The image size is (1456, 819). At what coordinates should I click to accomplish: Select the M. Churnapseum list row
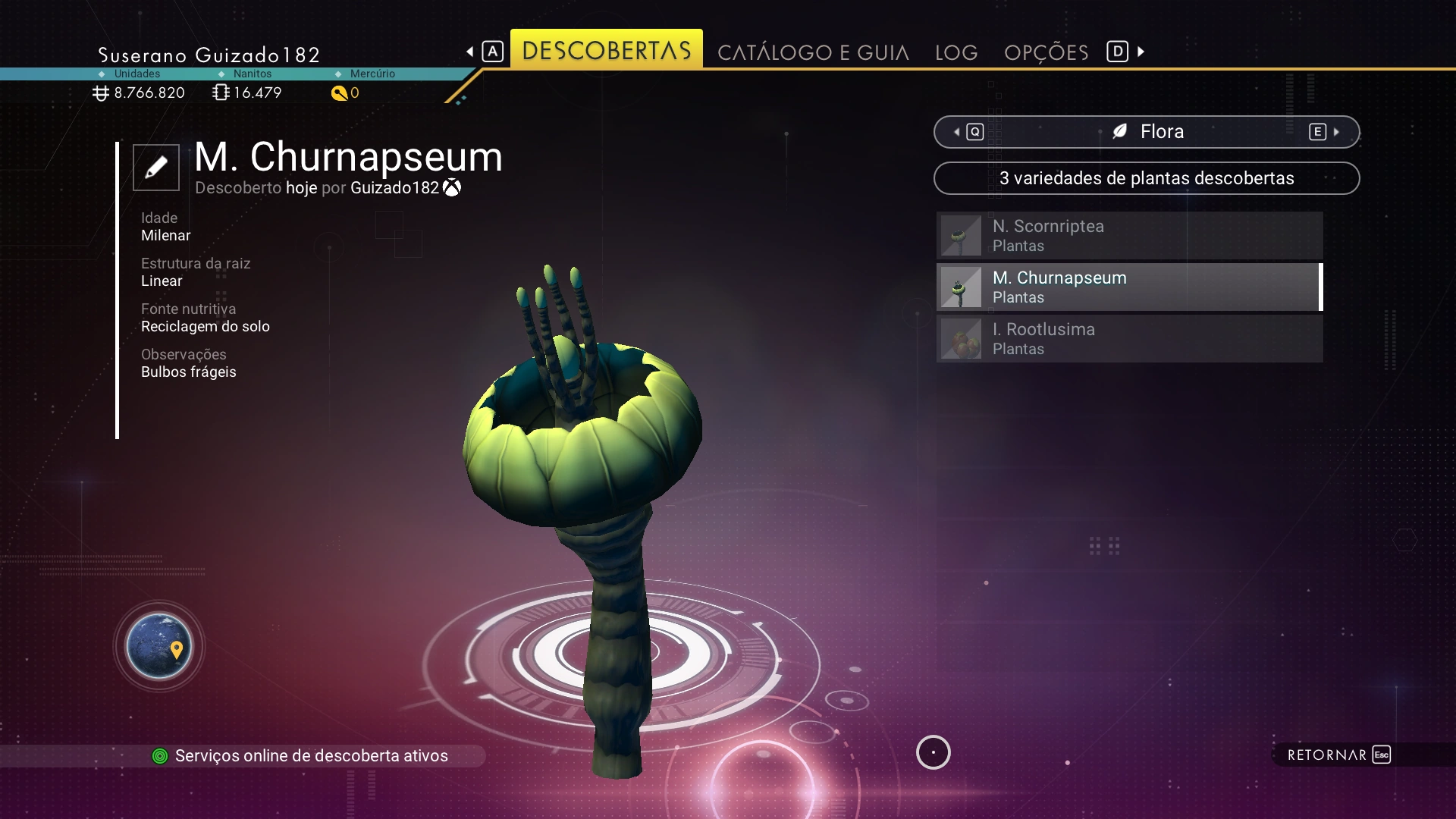click(x=1129, y=287)
